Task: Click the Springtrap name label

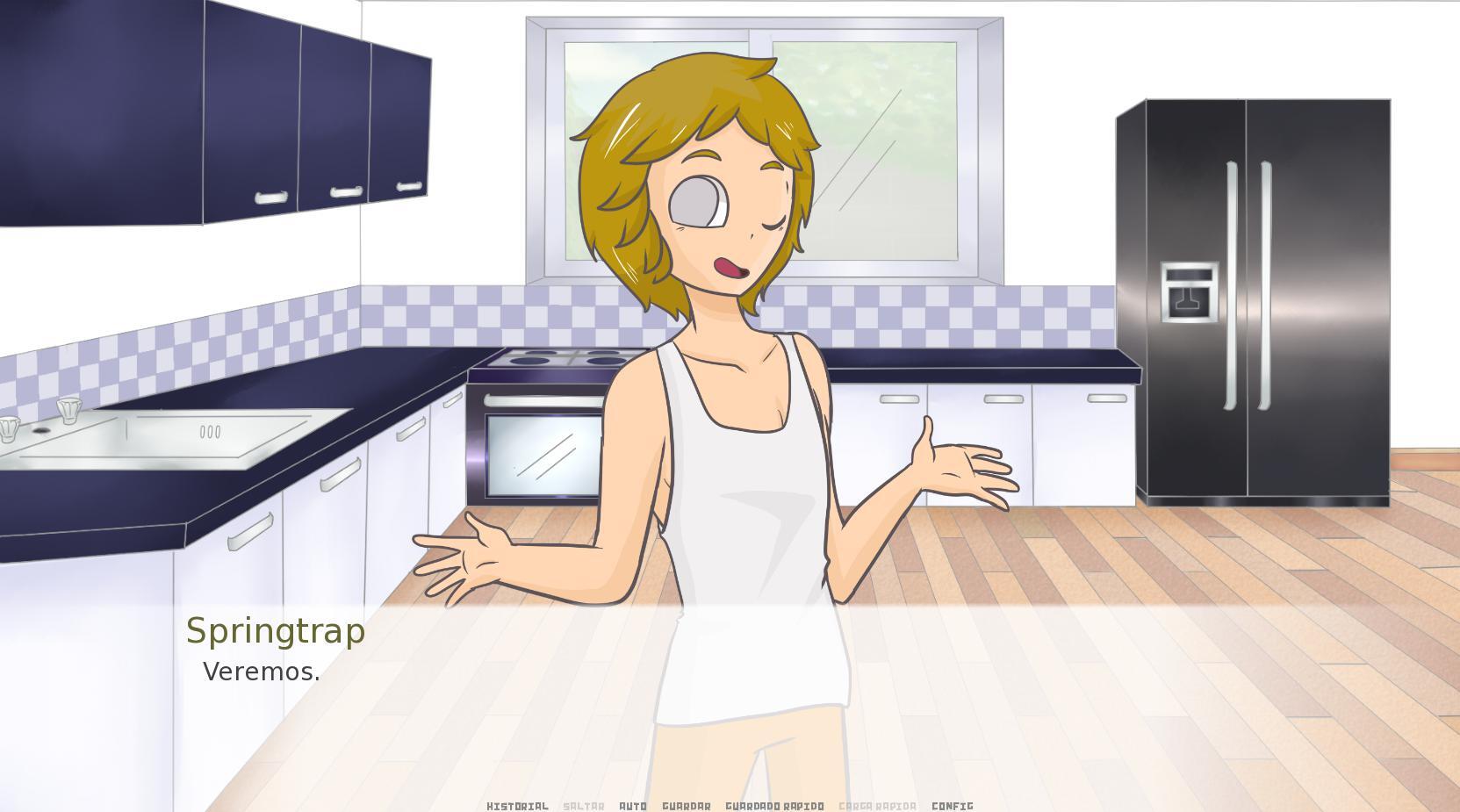Action: coord(275,630)
